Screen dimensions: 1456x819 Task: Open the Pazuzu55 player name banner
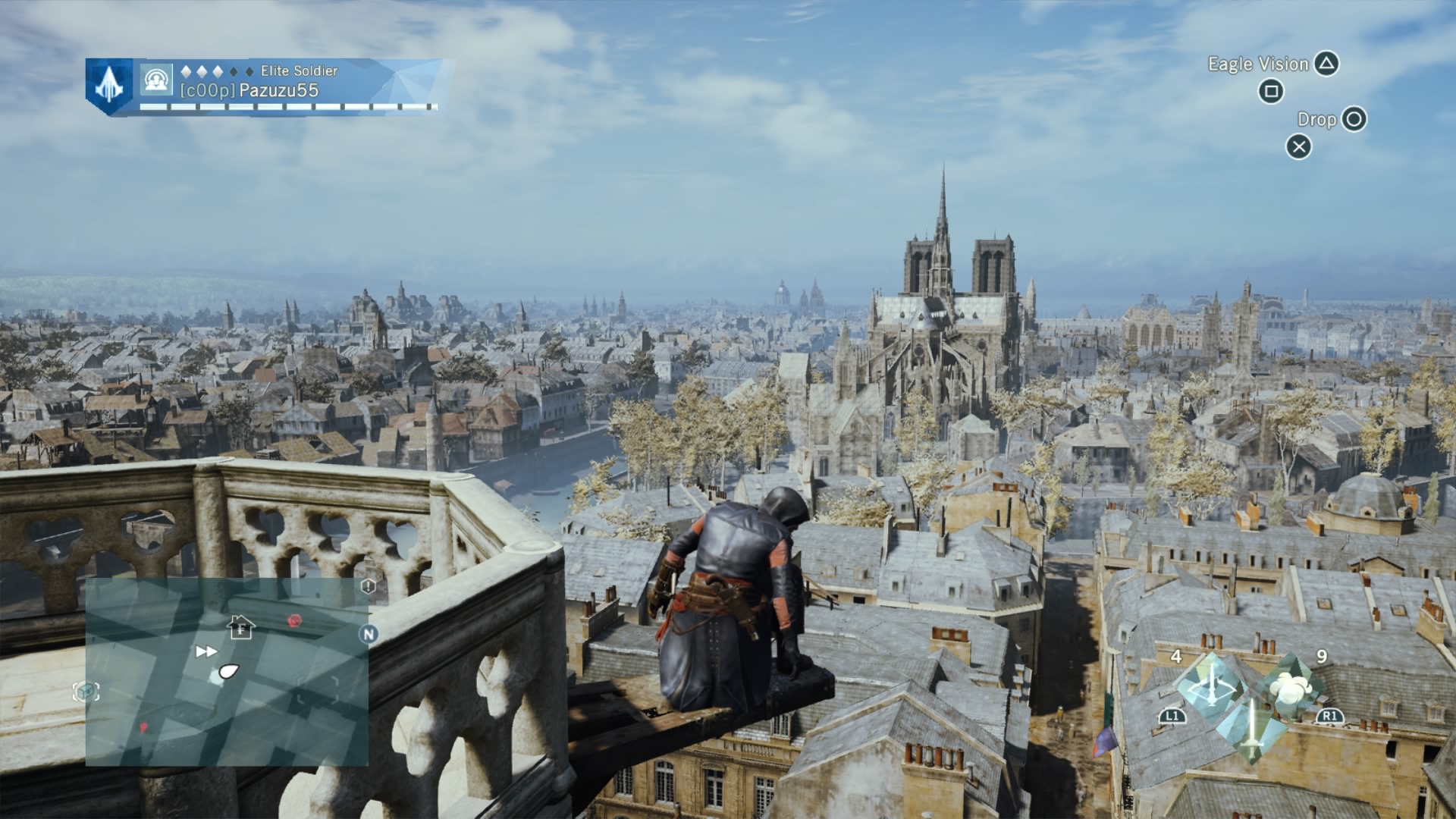click(x=279, y=90)
